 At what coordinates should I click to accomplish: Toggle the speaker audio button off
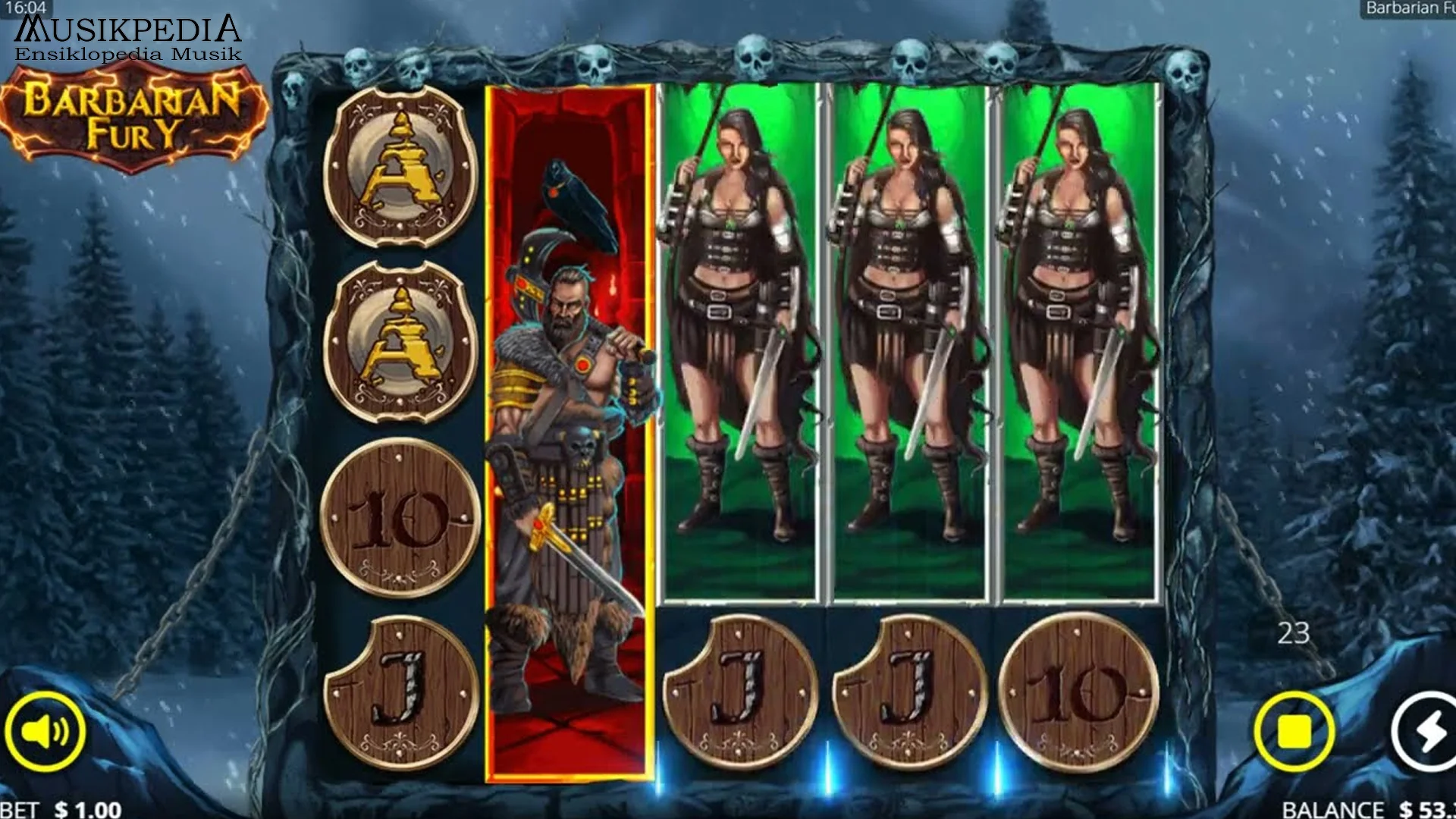pos(47,732)
